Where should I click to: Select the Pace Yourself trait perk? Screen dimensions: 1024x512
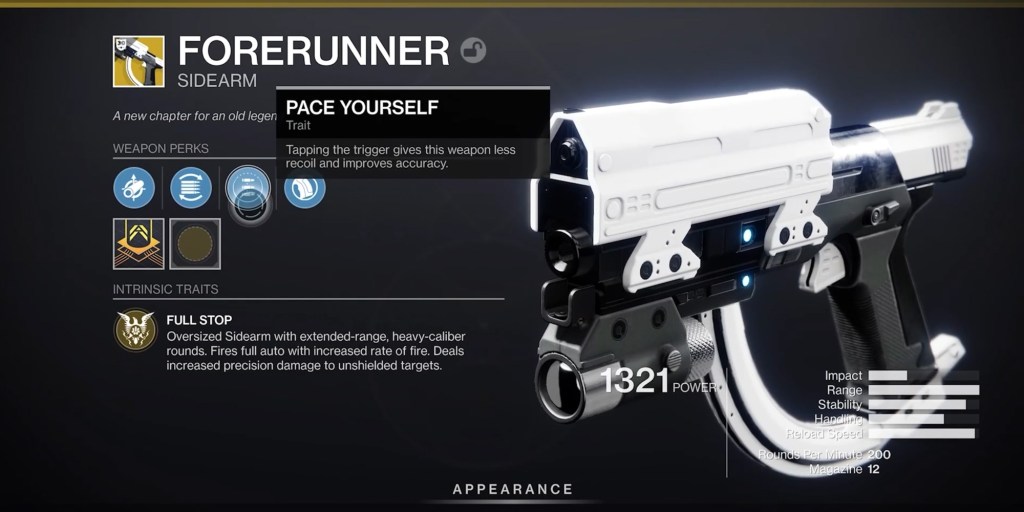click(x=247, y=188)
